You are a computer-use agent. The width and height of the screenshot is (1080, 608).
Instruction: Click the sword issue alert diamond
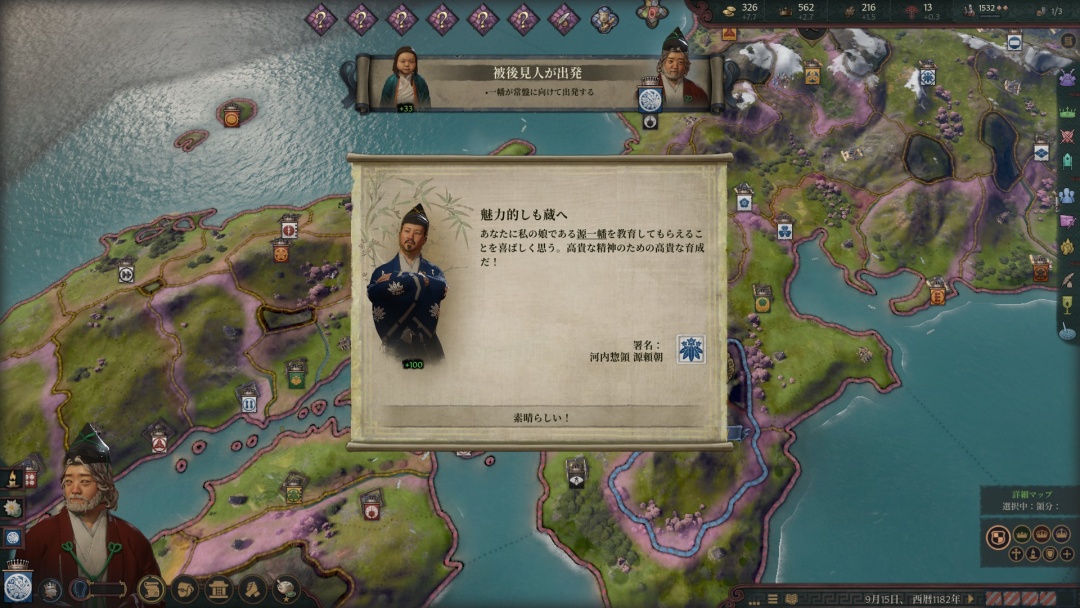pos(563,18)
